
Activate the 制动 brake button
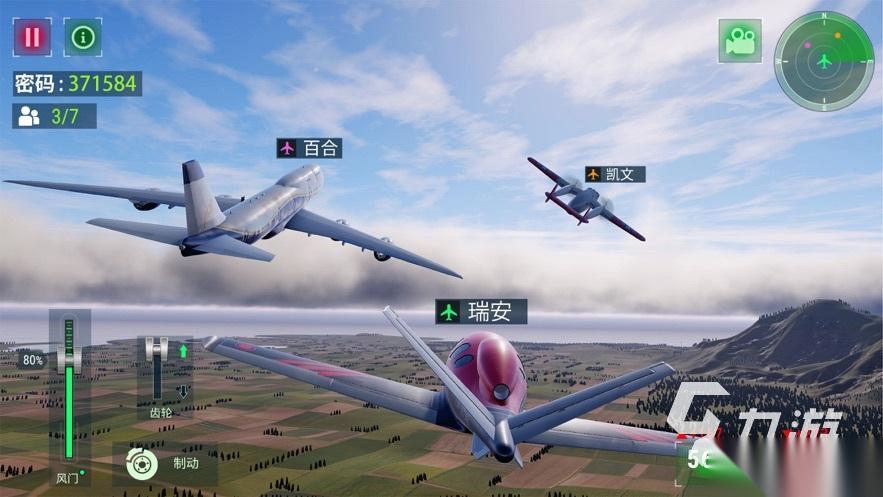tap(164, 463)
